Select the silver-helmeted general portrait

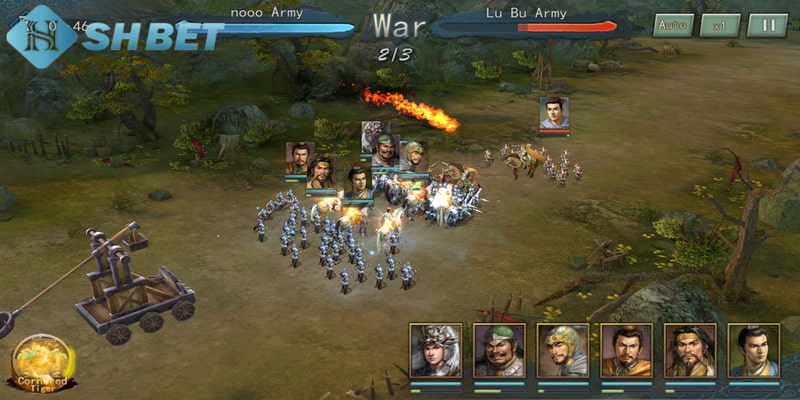pos(436,350)
